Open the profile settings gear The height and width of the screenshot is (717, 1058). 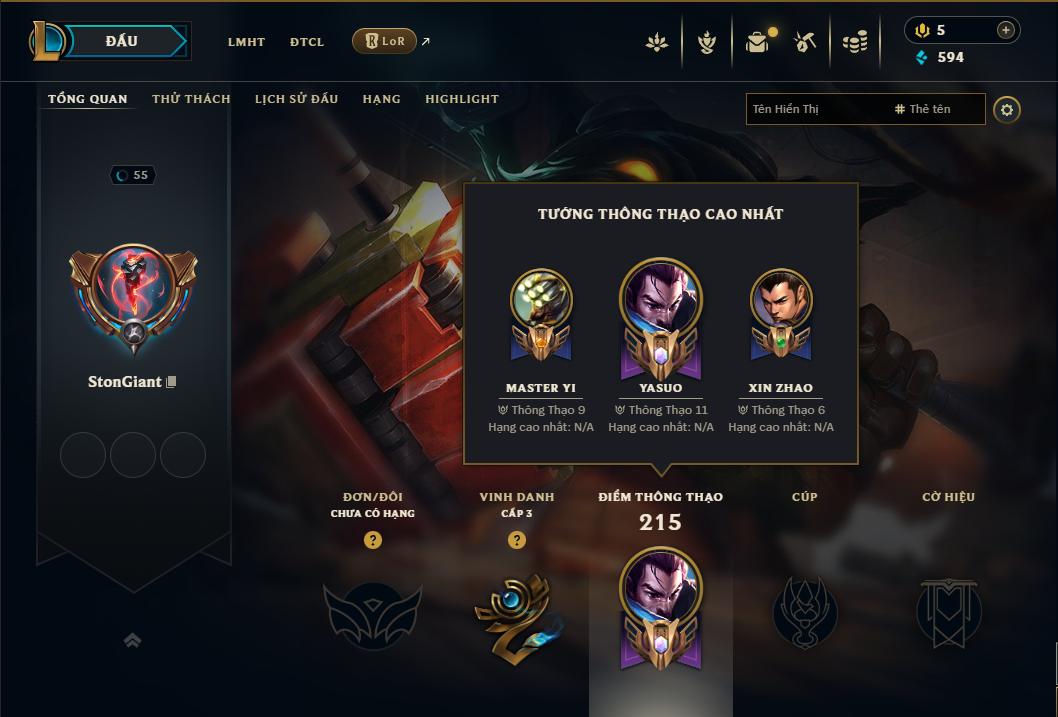(1007, 109)
